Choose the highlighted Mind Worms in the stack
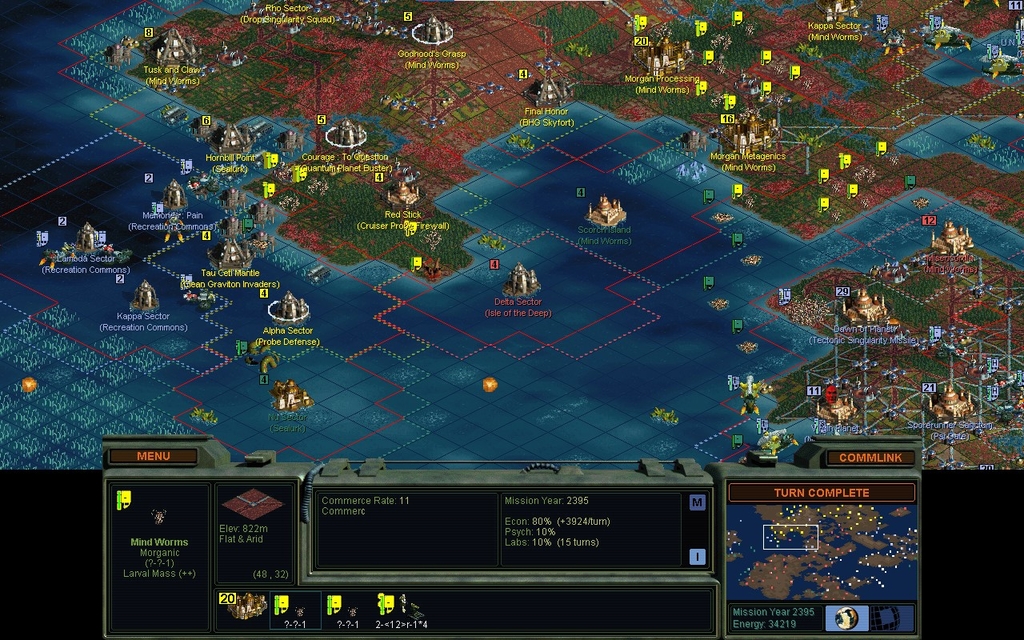Viewport: 1024px width, 640px height. 296,608
